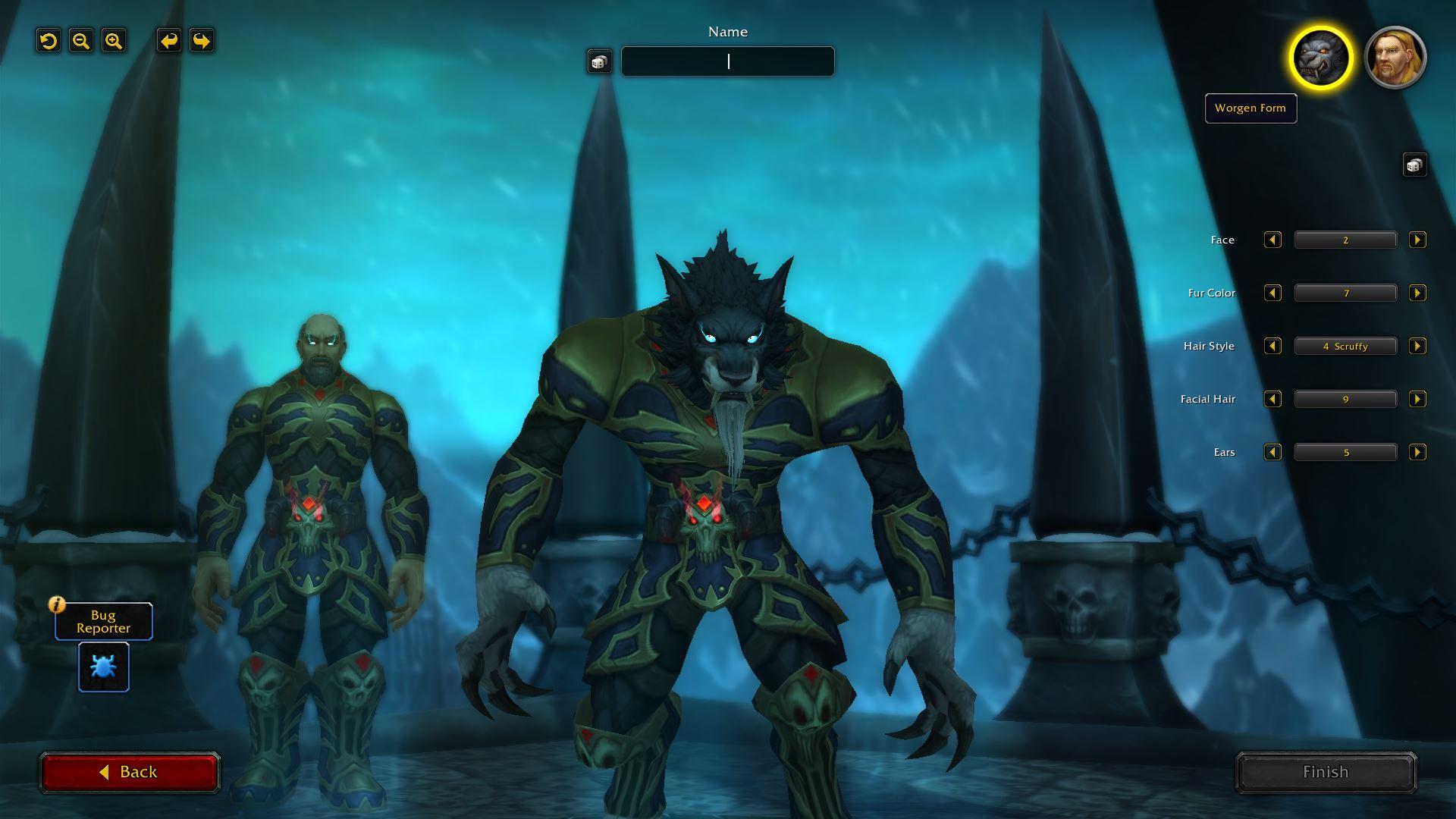1456x819 pixels.
Task: Click inside the Name input field
Action: click(x=726, y=61)
